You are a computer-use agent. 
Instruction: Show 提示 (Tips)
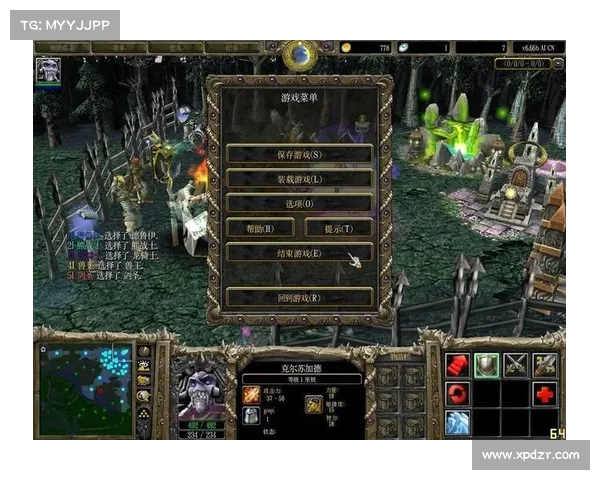point(338,228)
